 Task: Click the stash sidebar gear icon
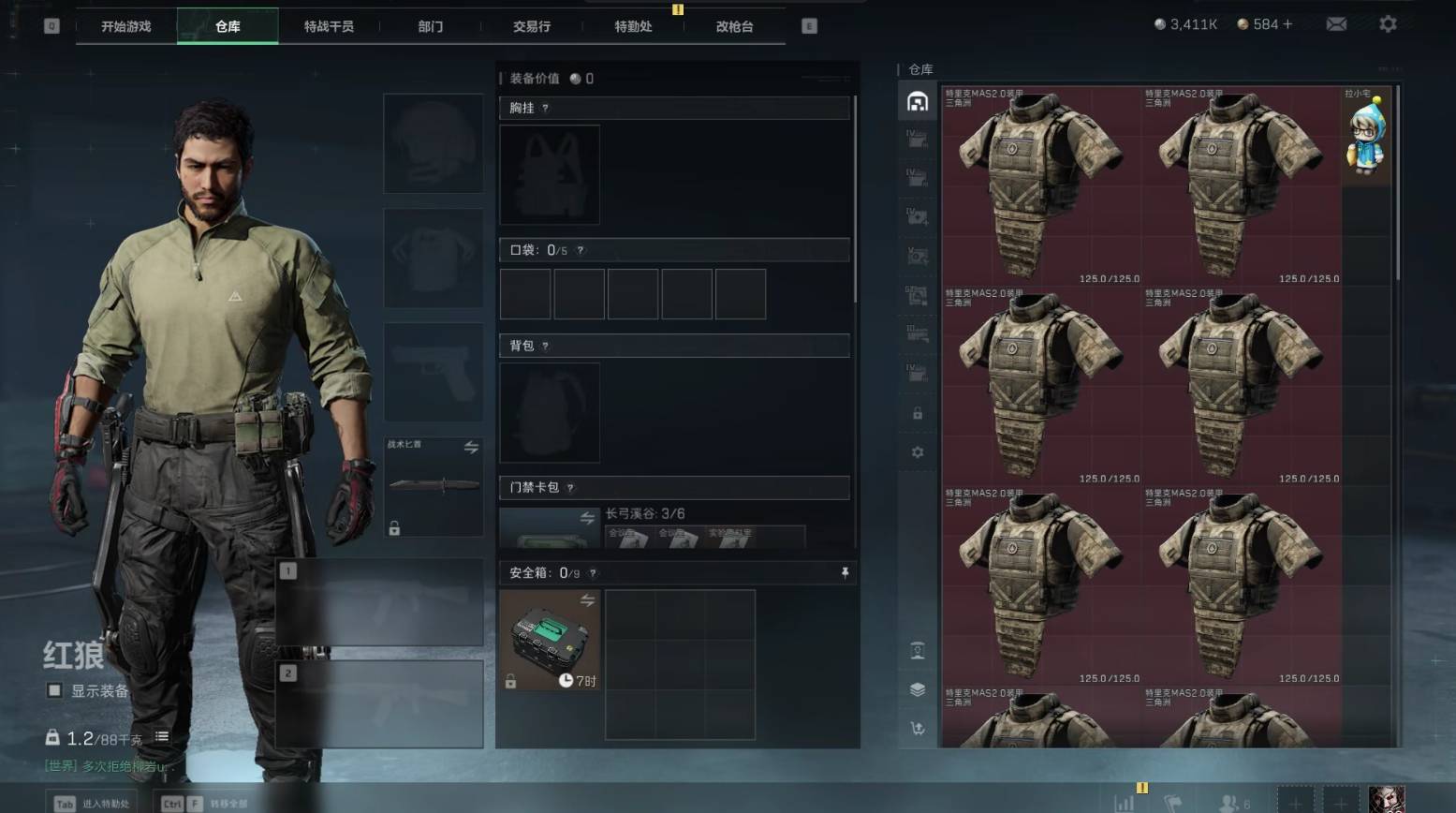[918, 452]
